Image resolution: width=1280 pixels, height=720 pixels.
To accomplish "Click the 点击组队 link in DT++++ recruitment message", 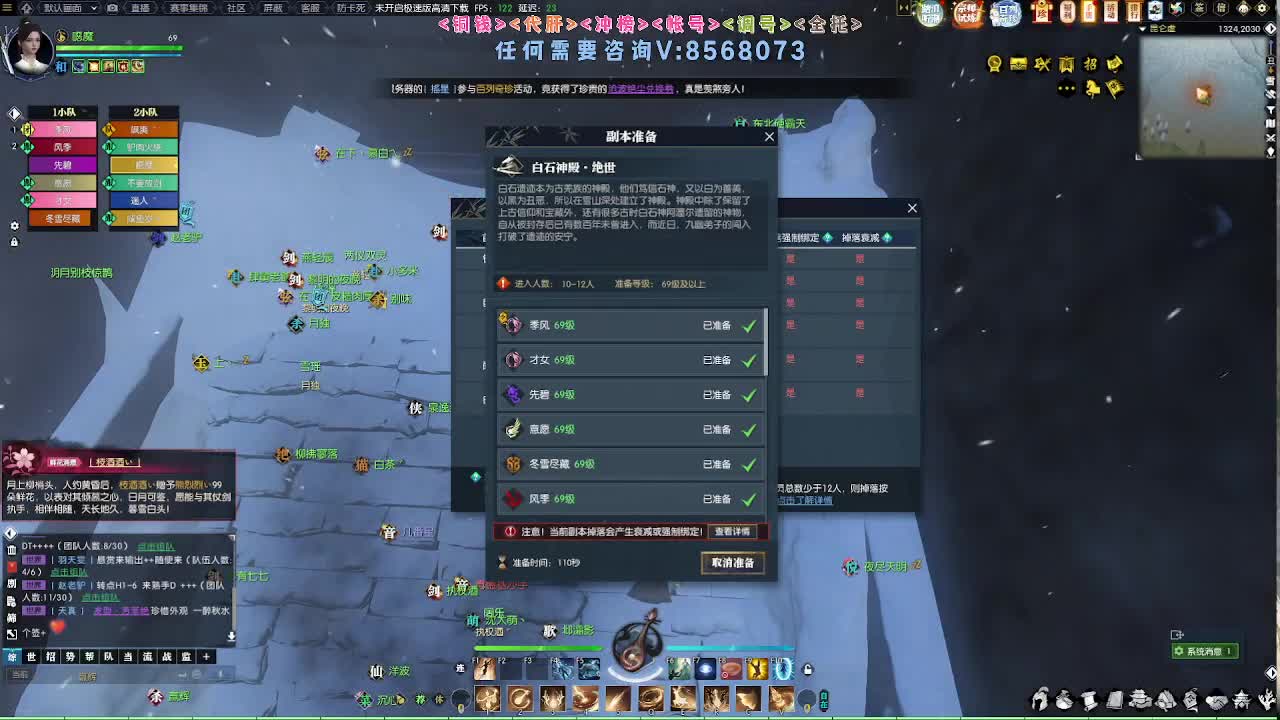I will tap(155, 547).
